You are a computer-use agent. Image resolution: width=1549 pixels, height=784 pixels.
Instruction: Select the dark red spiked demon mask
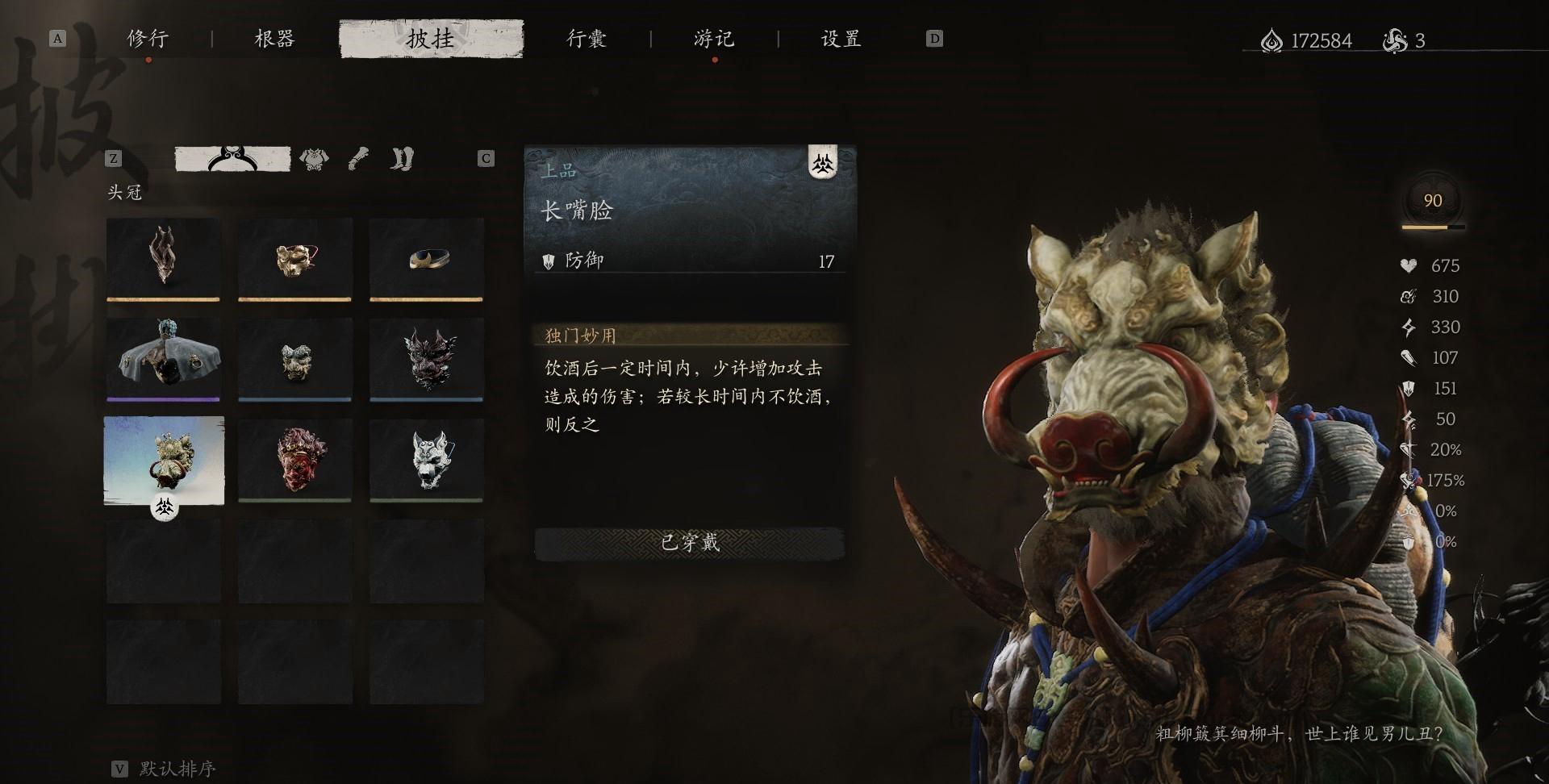[426, 358]
